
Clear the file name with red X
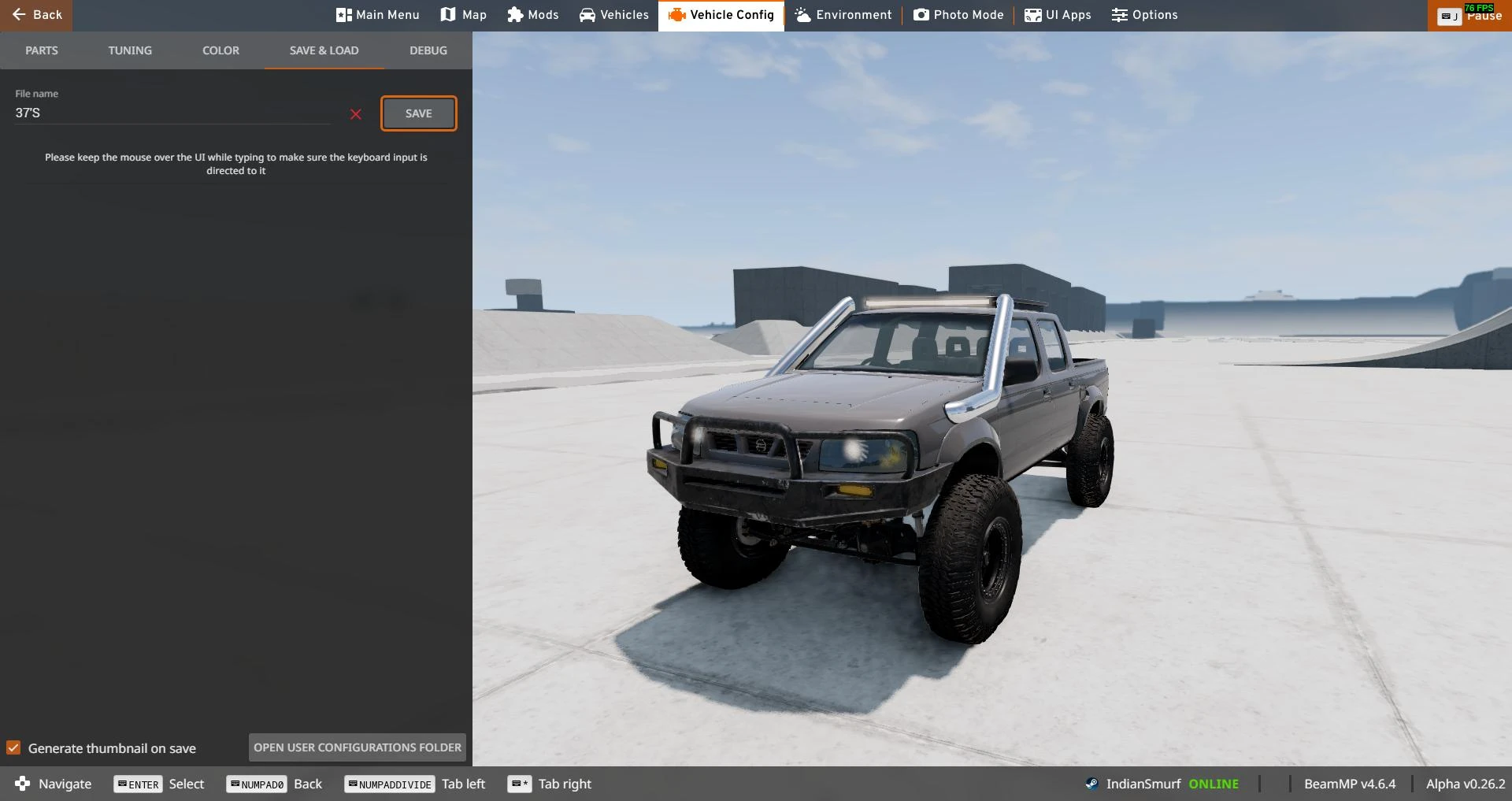(355, 113)
